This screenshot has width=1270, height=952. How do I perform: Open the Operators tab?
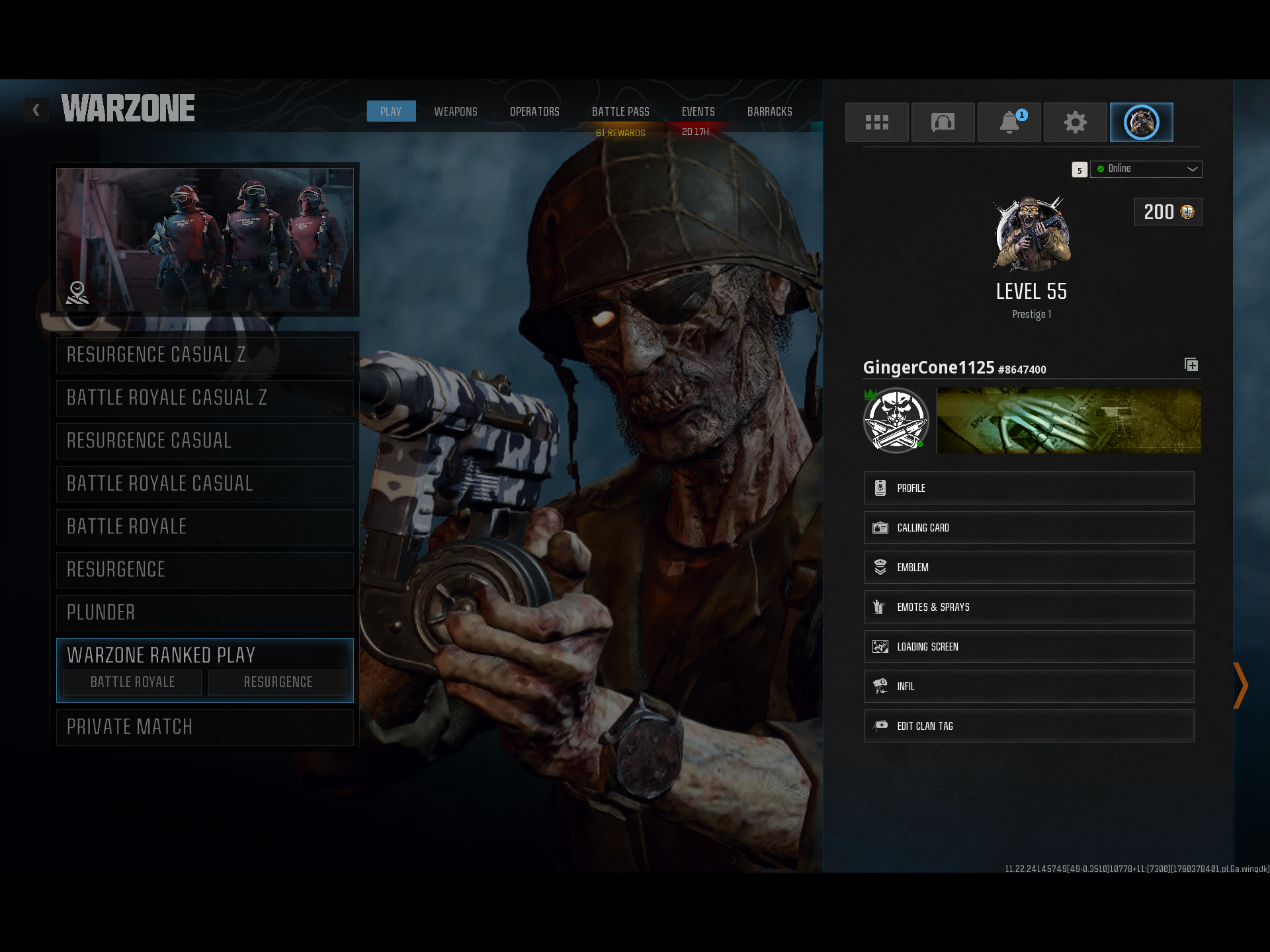534,112
